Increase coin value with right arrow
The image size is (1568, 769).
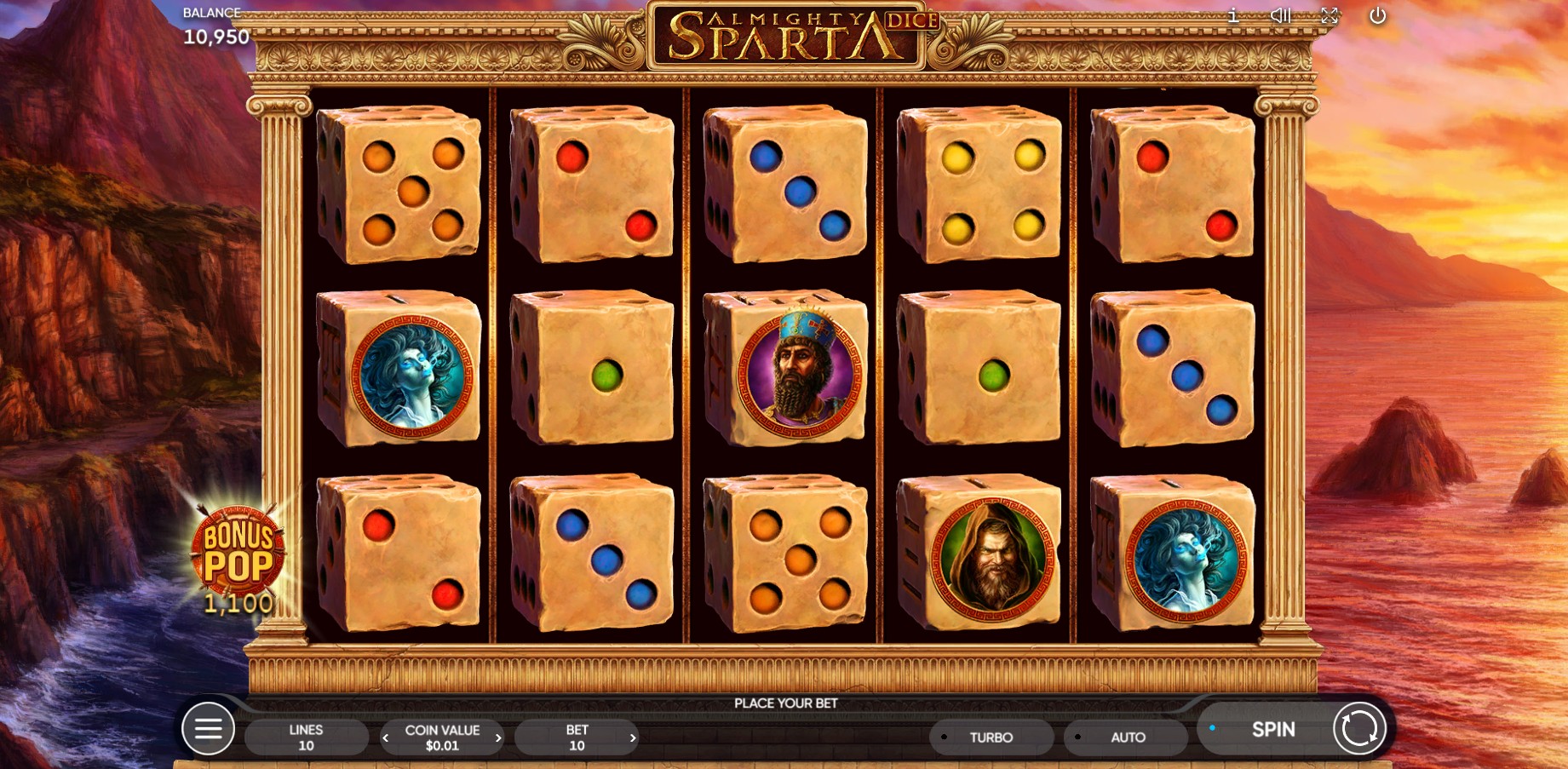pos(498,737)
